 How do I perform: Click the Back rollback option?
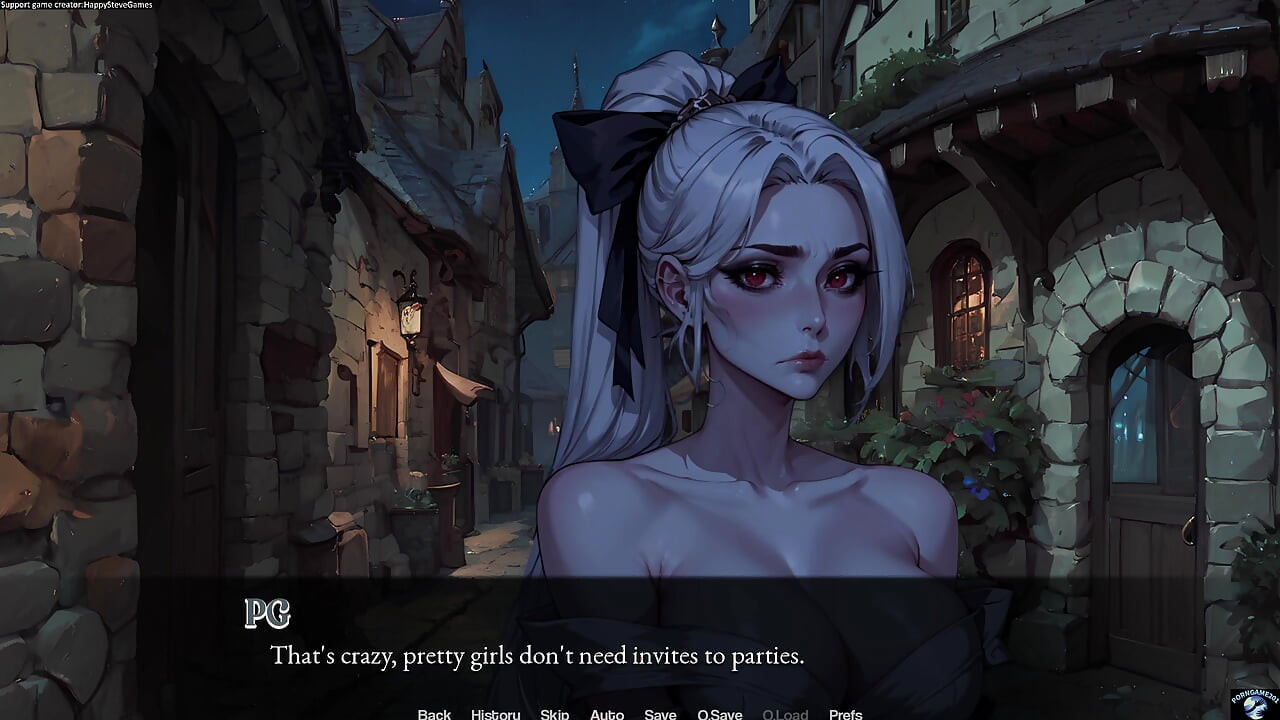pos(434,714)
